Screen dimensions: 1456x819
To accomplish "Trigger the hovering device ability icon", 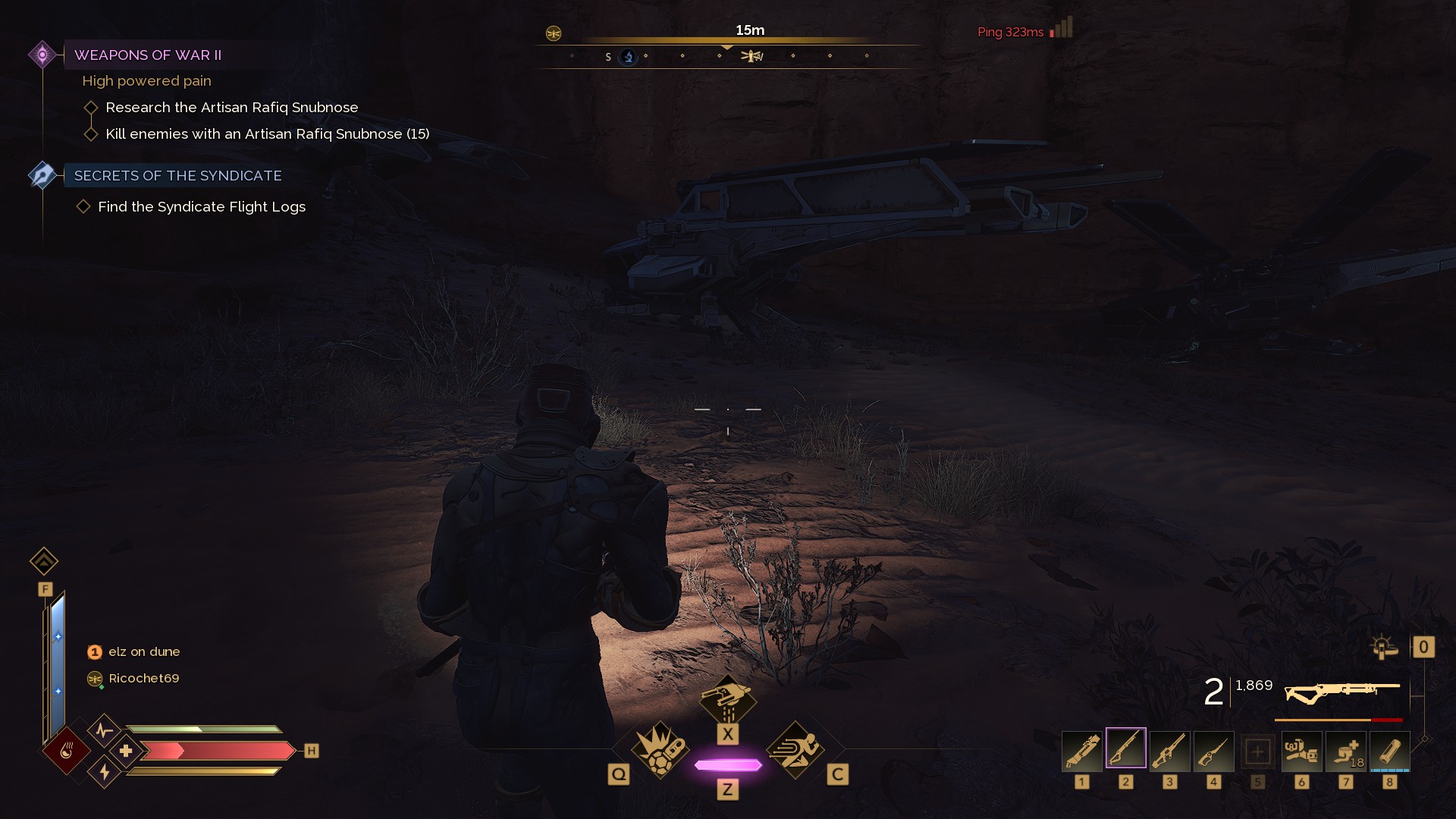I will [x=727, y=701].
